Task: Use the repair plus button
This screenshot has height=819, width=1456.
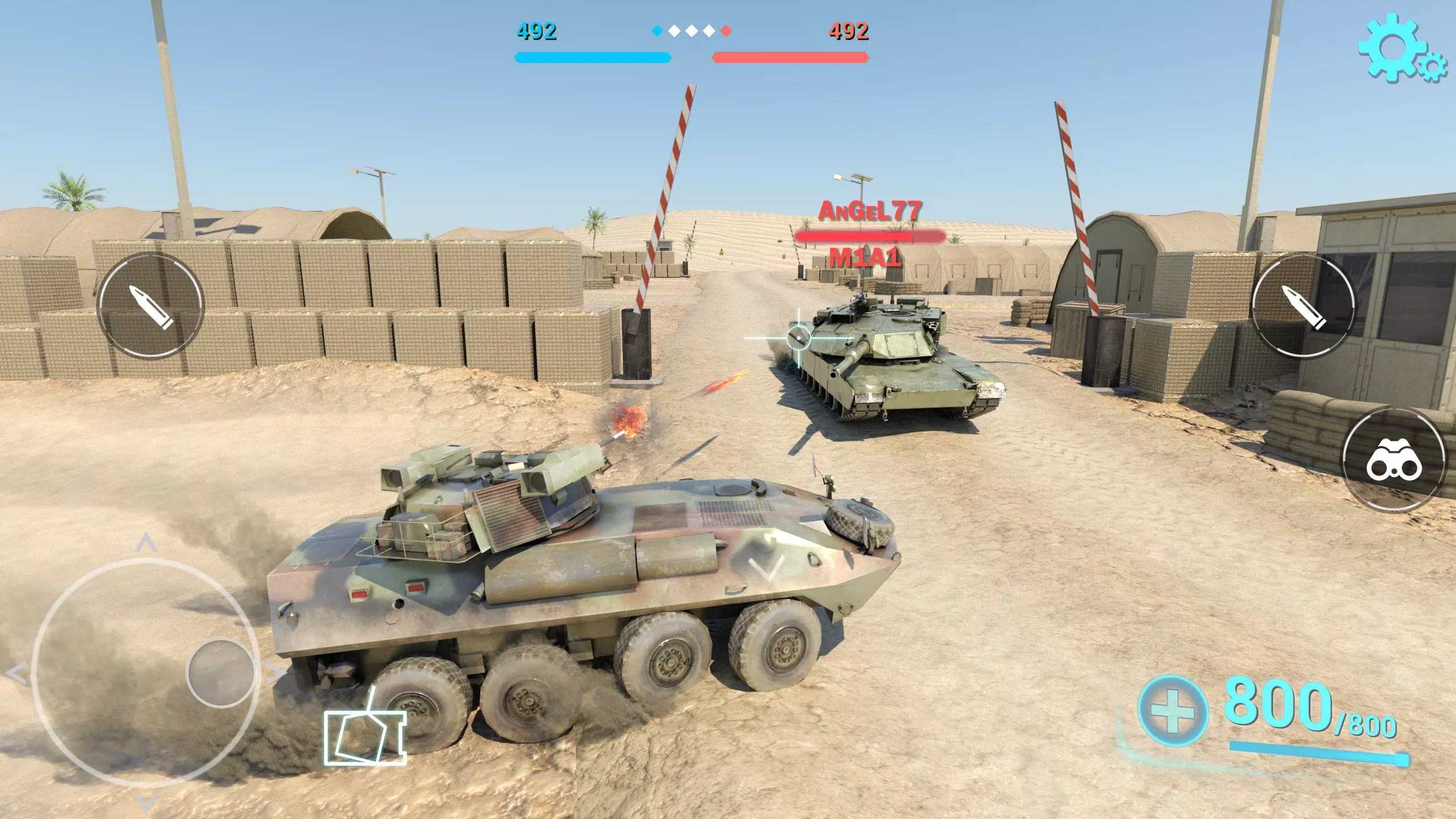Action: coord(1173,711)
